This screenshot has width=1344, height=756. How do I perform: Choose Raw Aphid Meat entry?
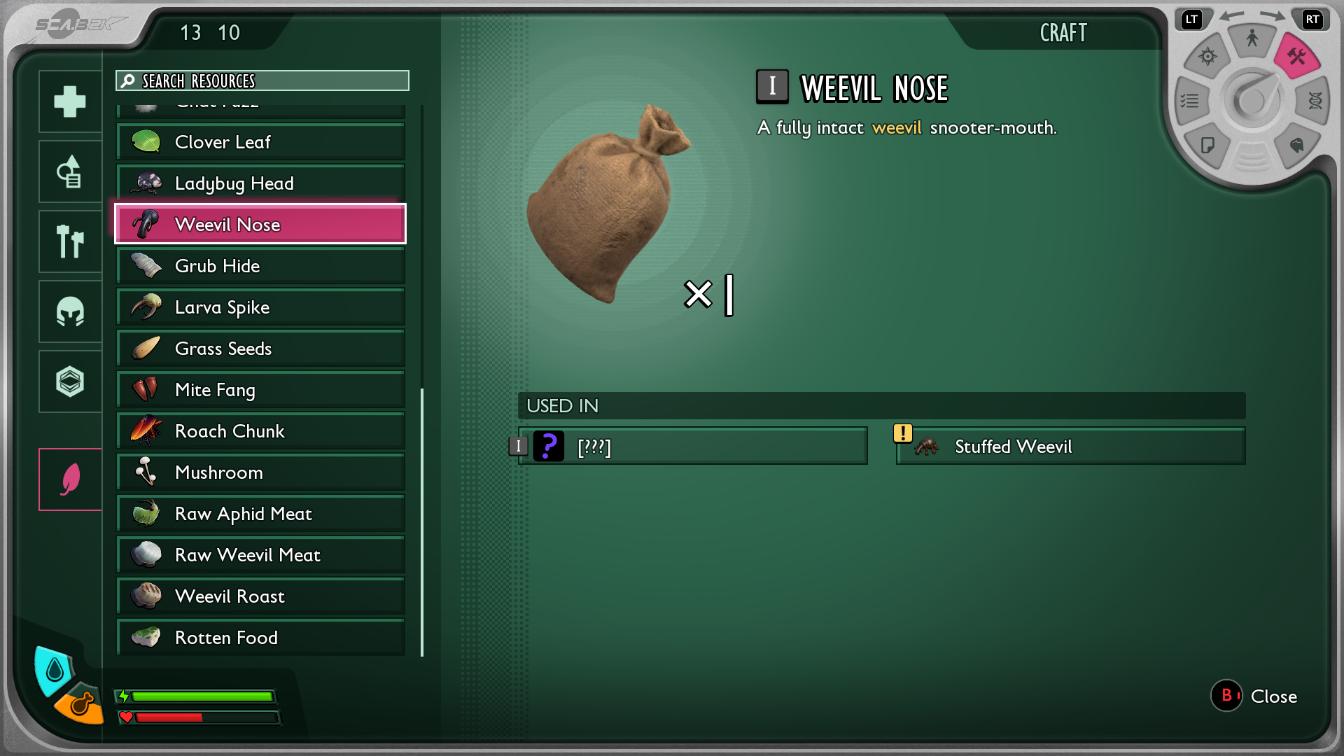point(261,514)
